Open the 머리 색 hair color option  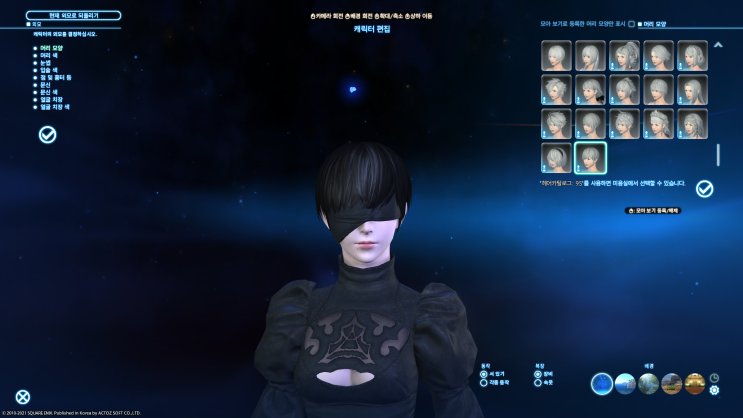pos(46,54)
